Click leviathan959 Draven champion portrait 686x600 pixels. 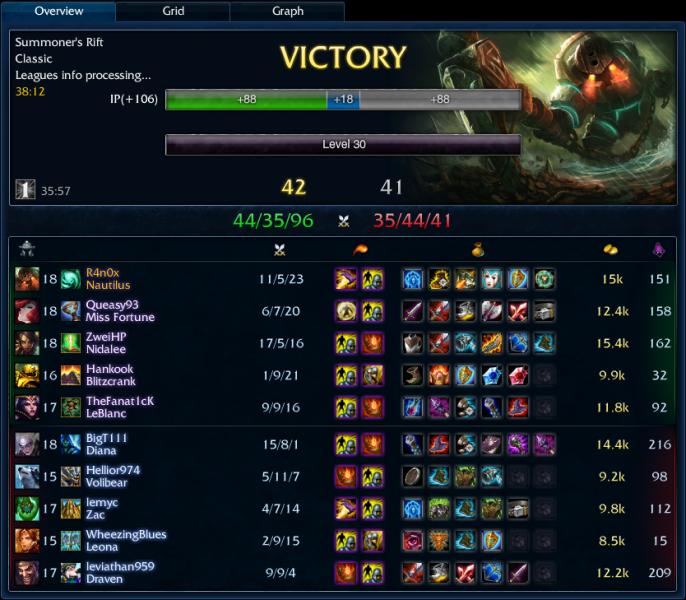(x=27, y=573)
